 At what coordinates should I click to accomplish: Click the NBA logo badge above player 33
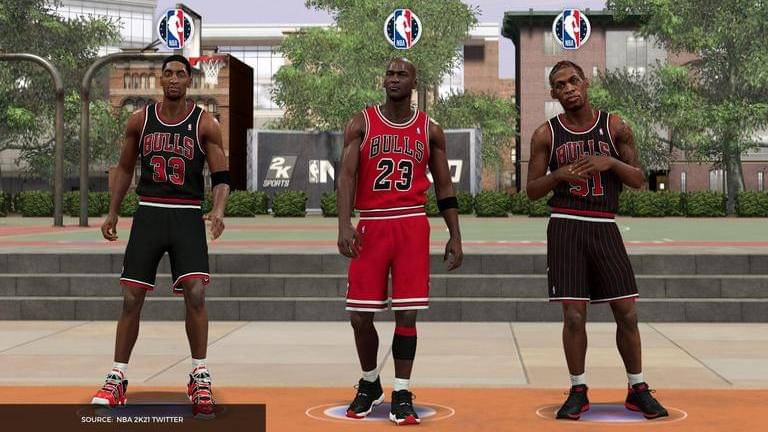[176, 28]
